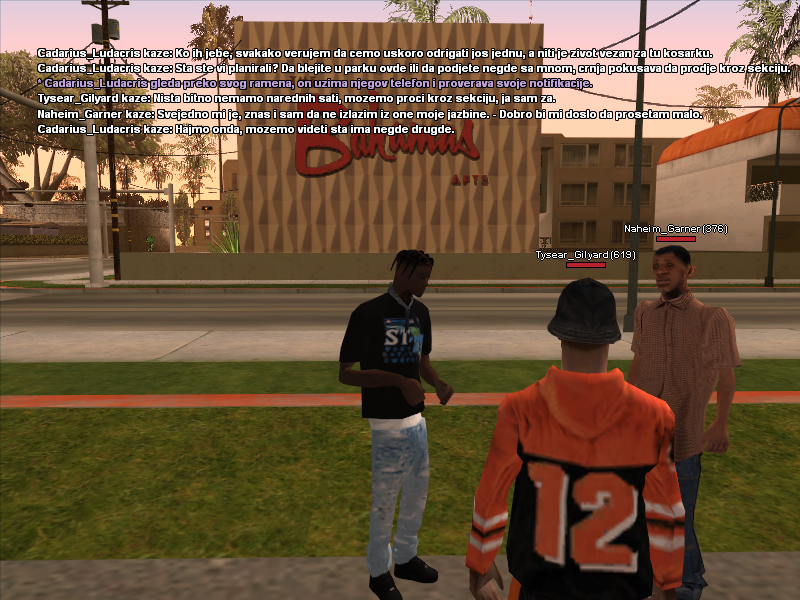Click the Naheim_Garner (376) name tag
Screen dimensions: 800x600
[676, 229]
